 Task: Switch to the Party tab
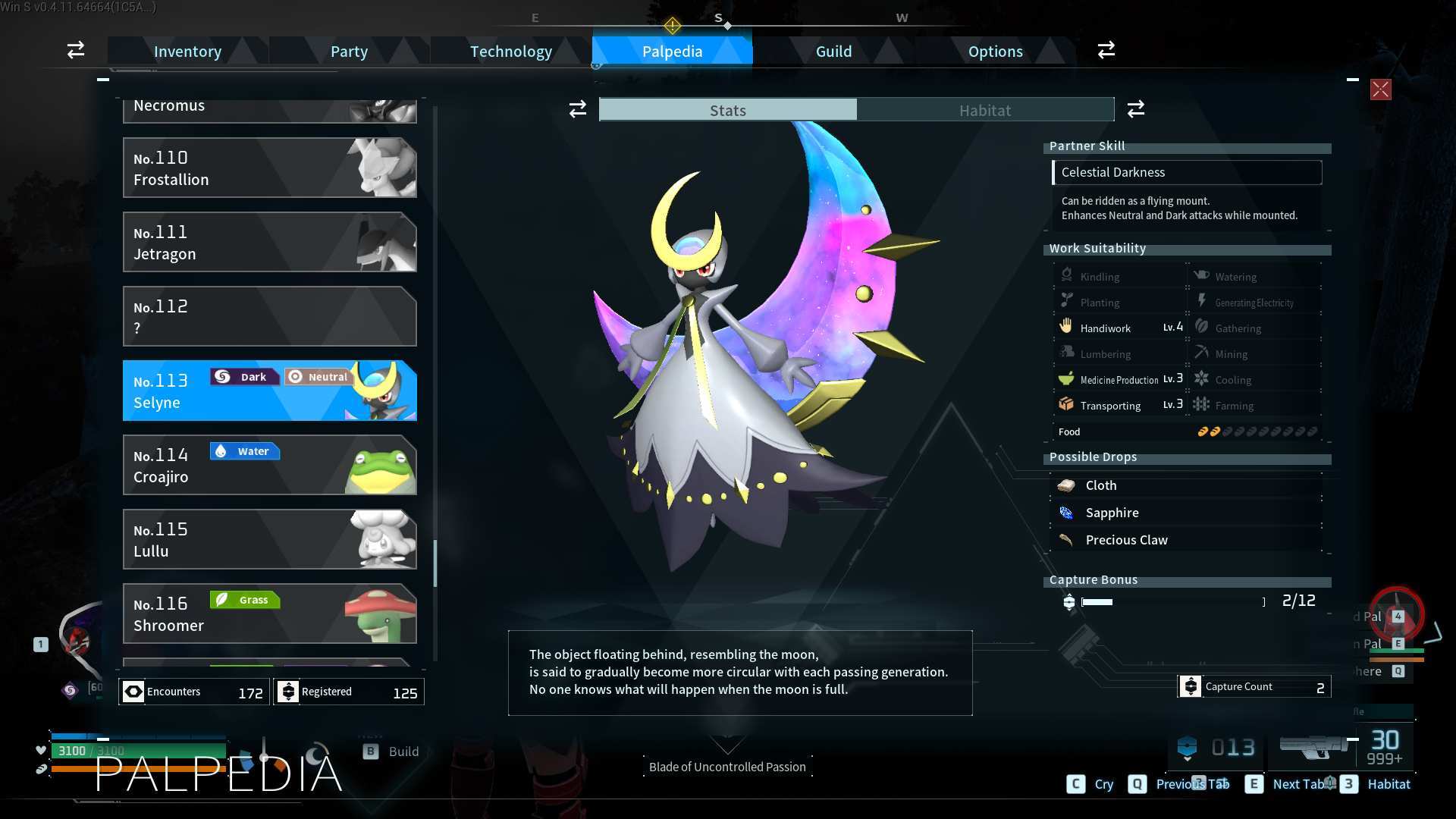pos(349,52)
